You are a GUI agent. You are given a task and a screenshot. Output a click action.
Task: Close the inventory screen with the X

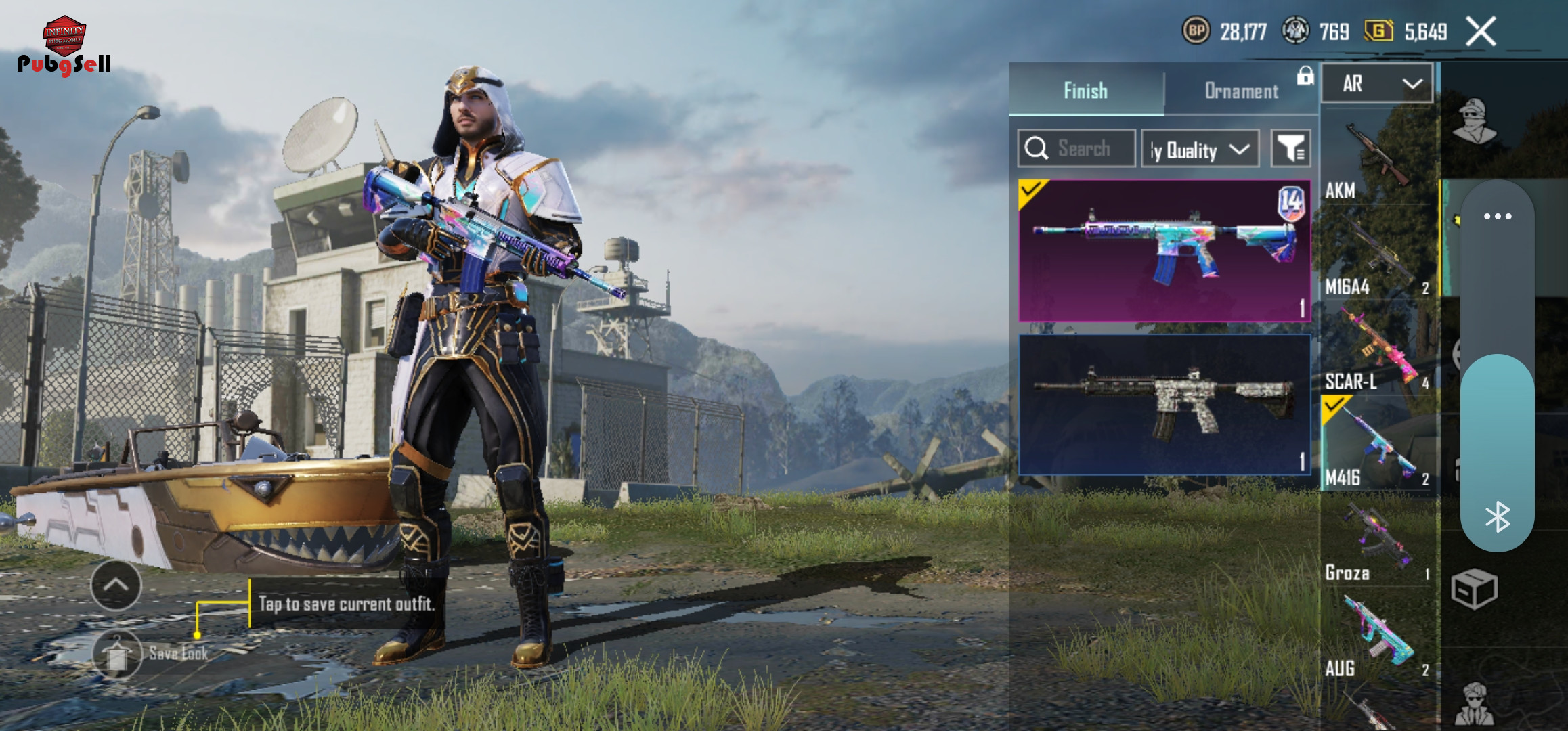[1481, 32]
